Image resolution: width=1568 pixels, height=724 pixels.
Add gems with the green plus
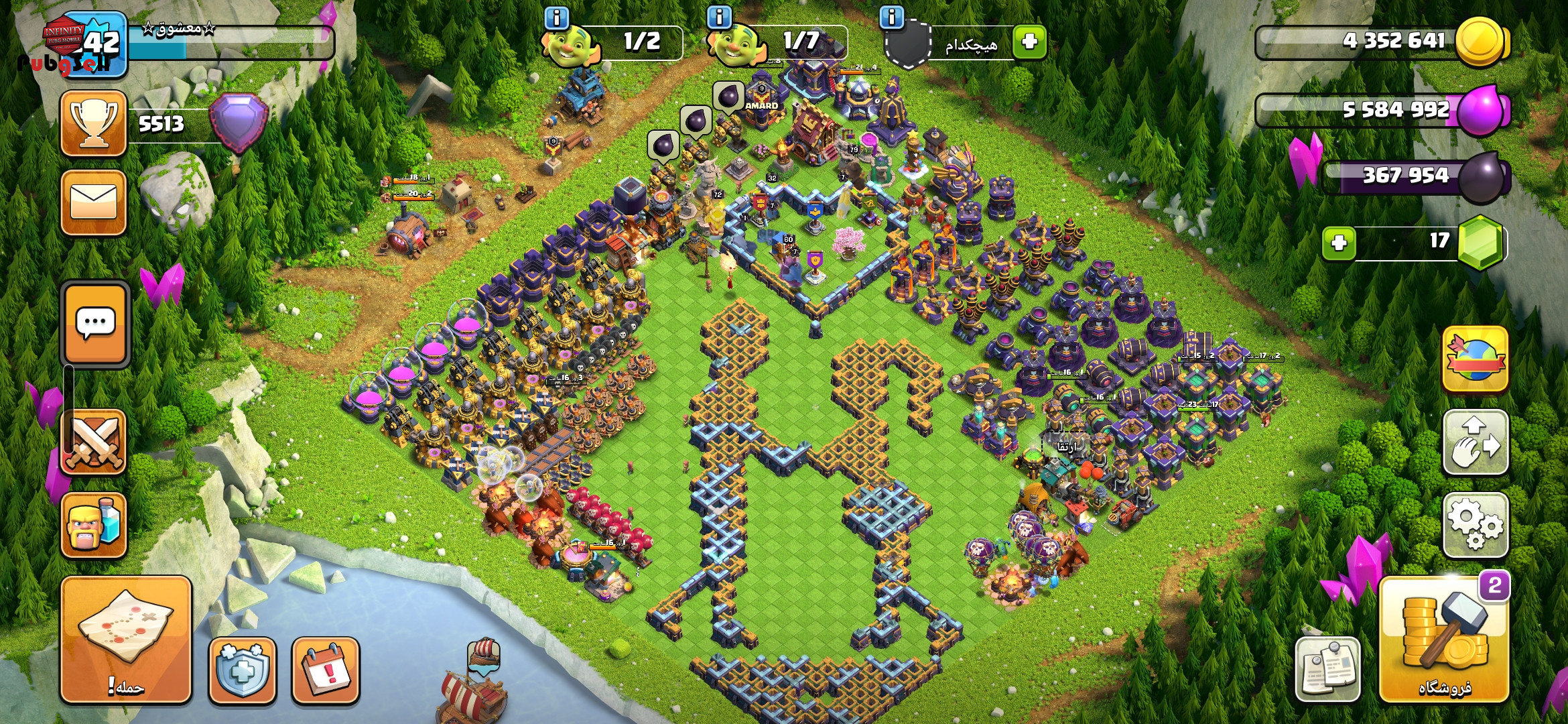[1339, 243]
